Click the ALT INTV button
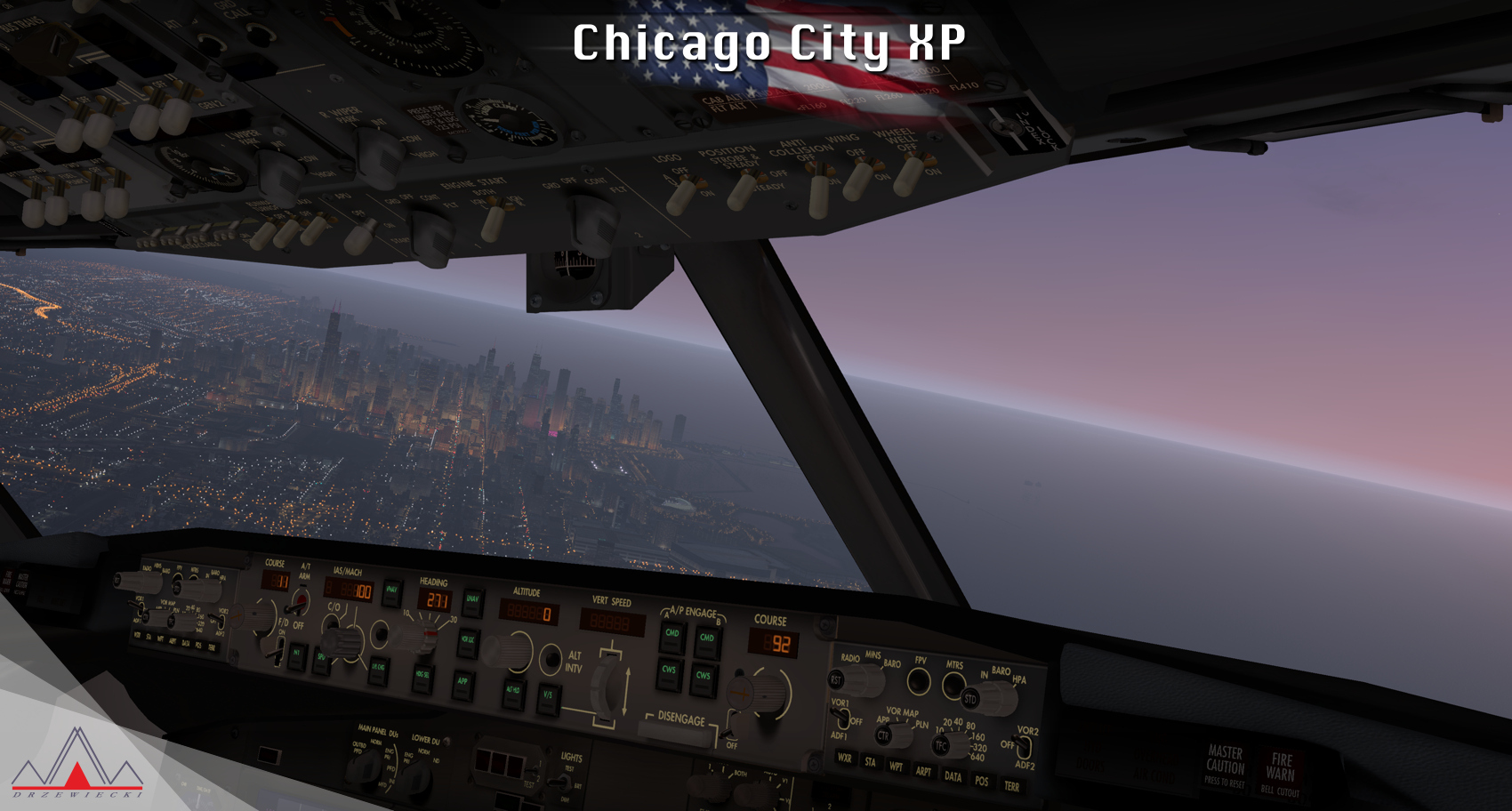The image size is (1512, 811). click(x=551, y=660)
